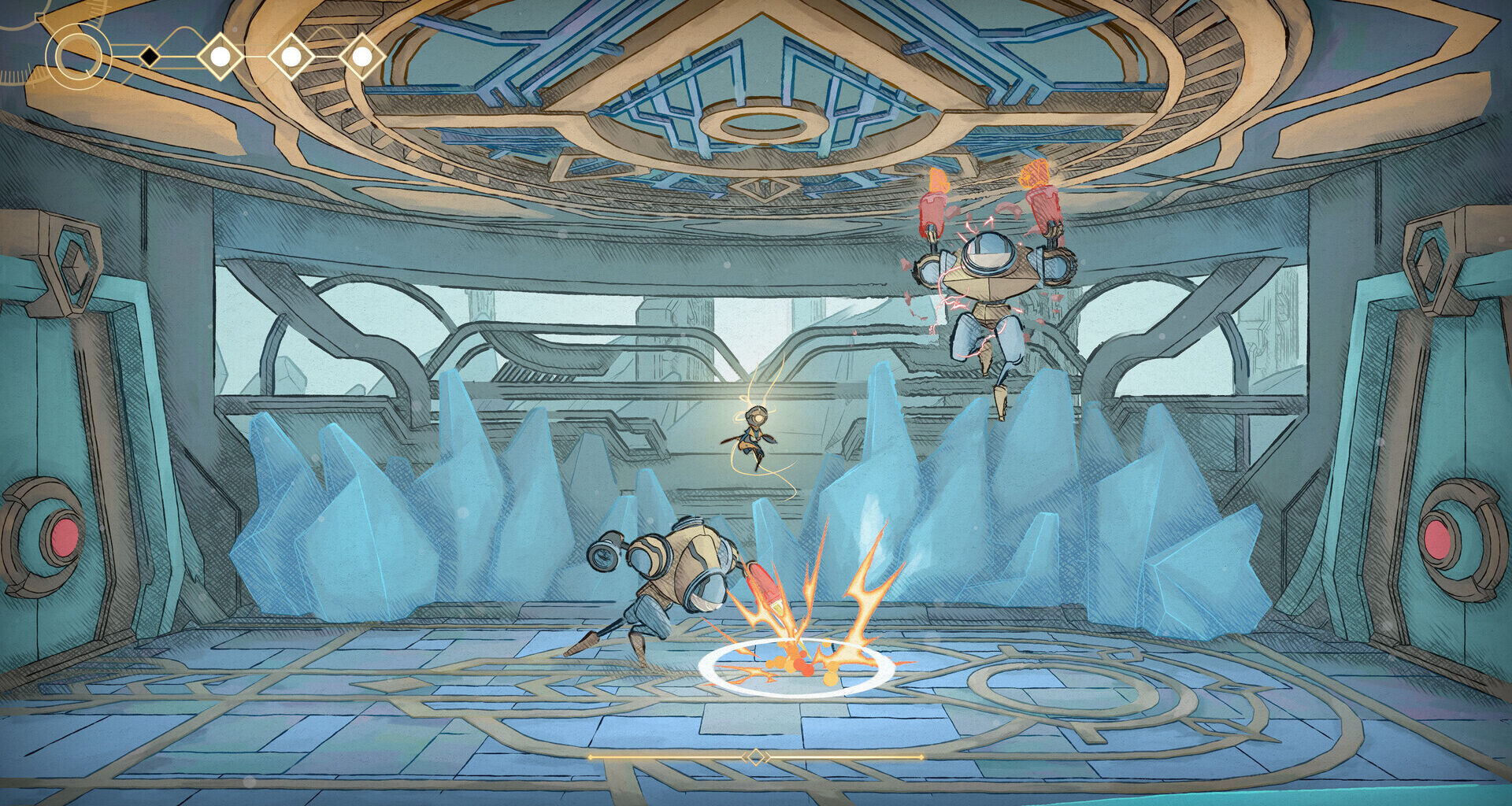Select the filled black diamond phase node
1512x806 pixels.
click(150, 55)
